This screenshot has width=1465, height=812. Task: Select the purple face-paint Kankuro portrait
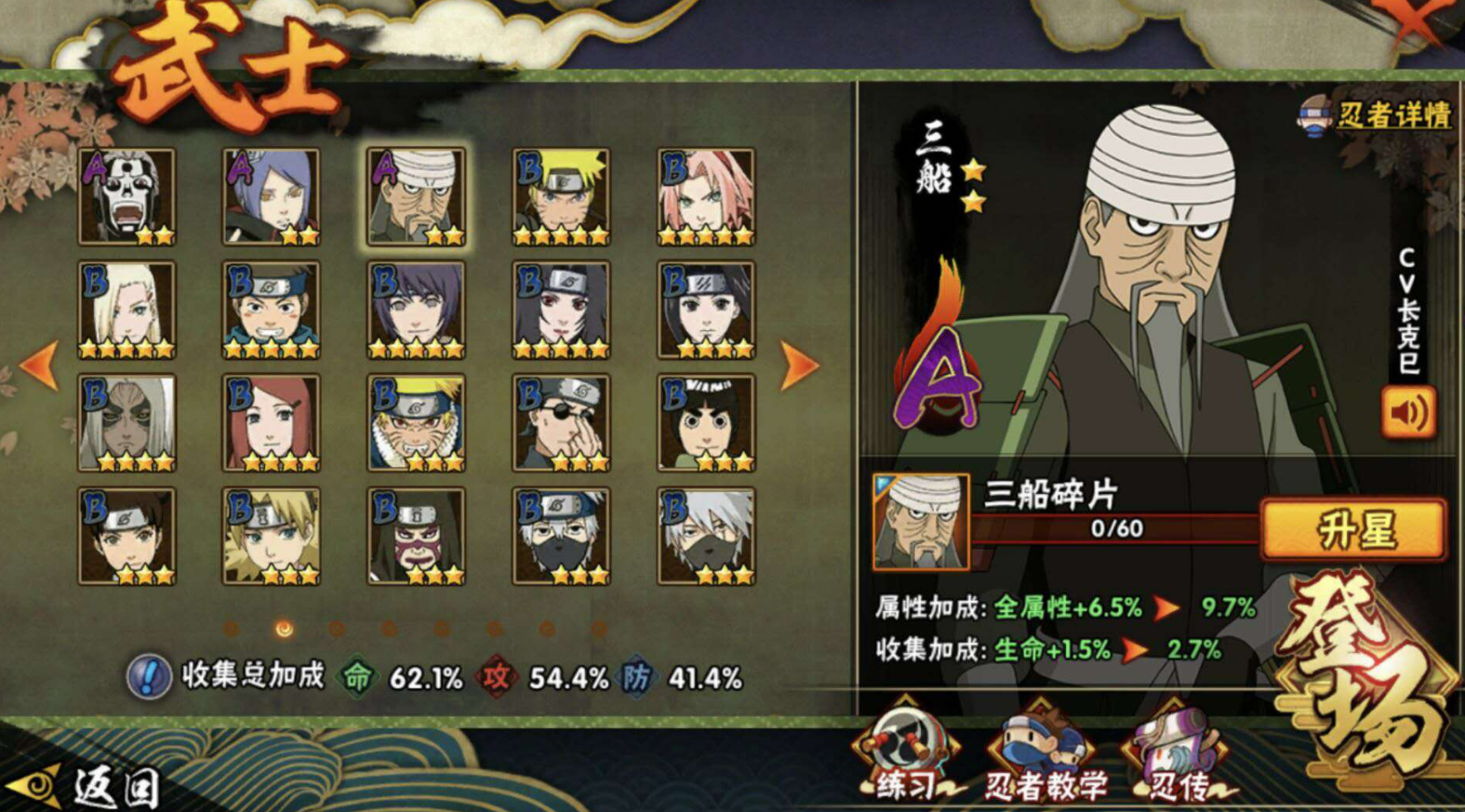[x=416, y=537]
